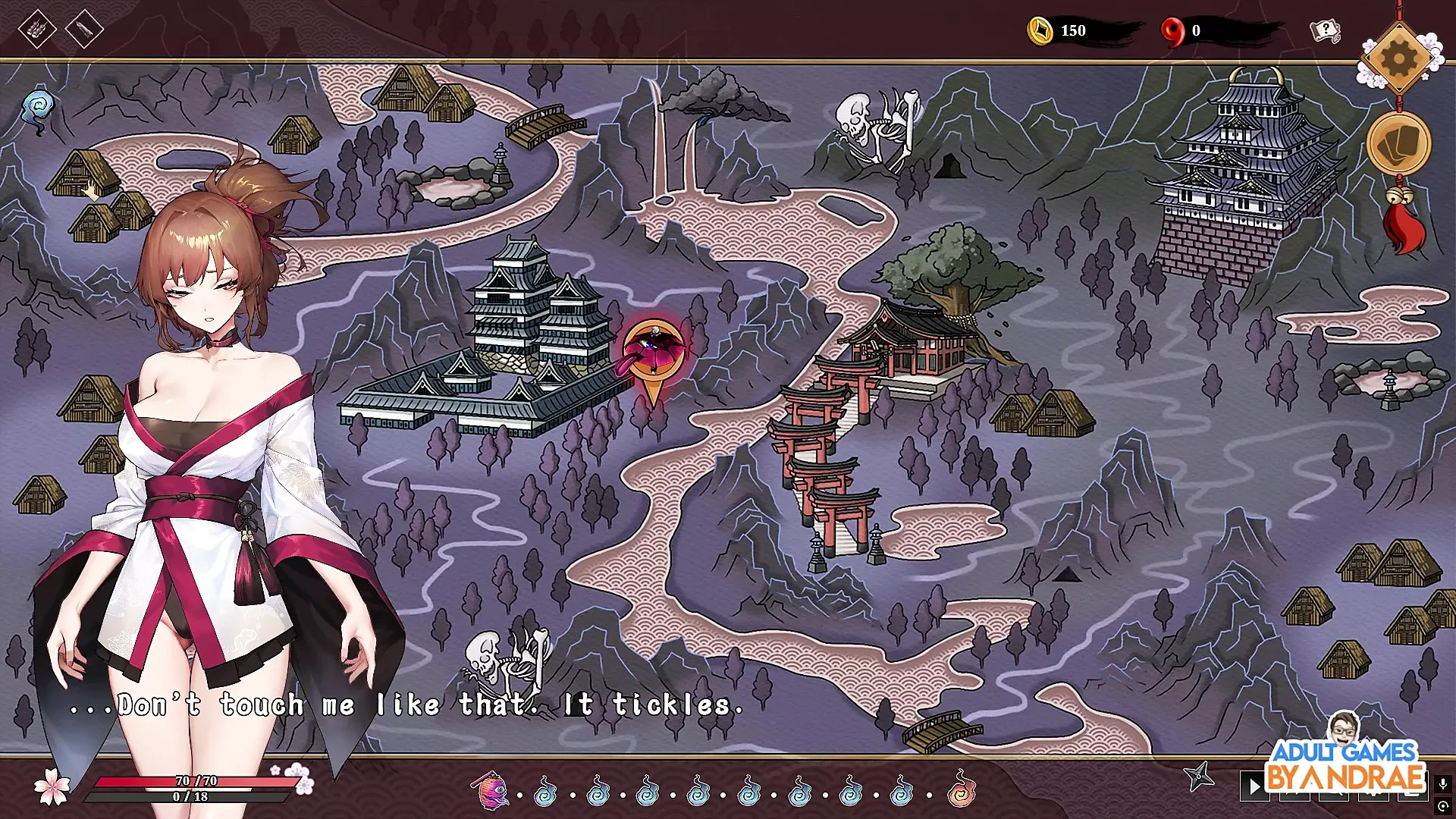Click the red swirl boss node
1456x819 pixels.
pyautogui.click(x=961, y=789)
